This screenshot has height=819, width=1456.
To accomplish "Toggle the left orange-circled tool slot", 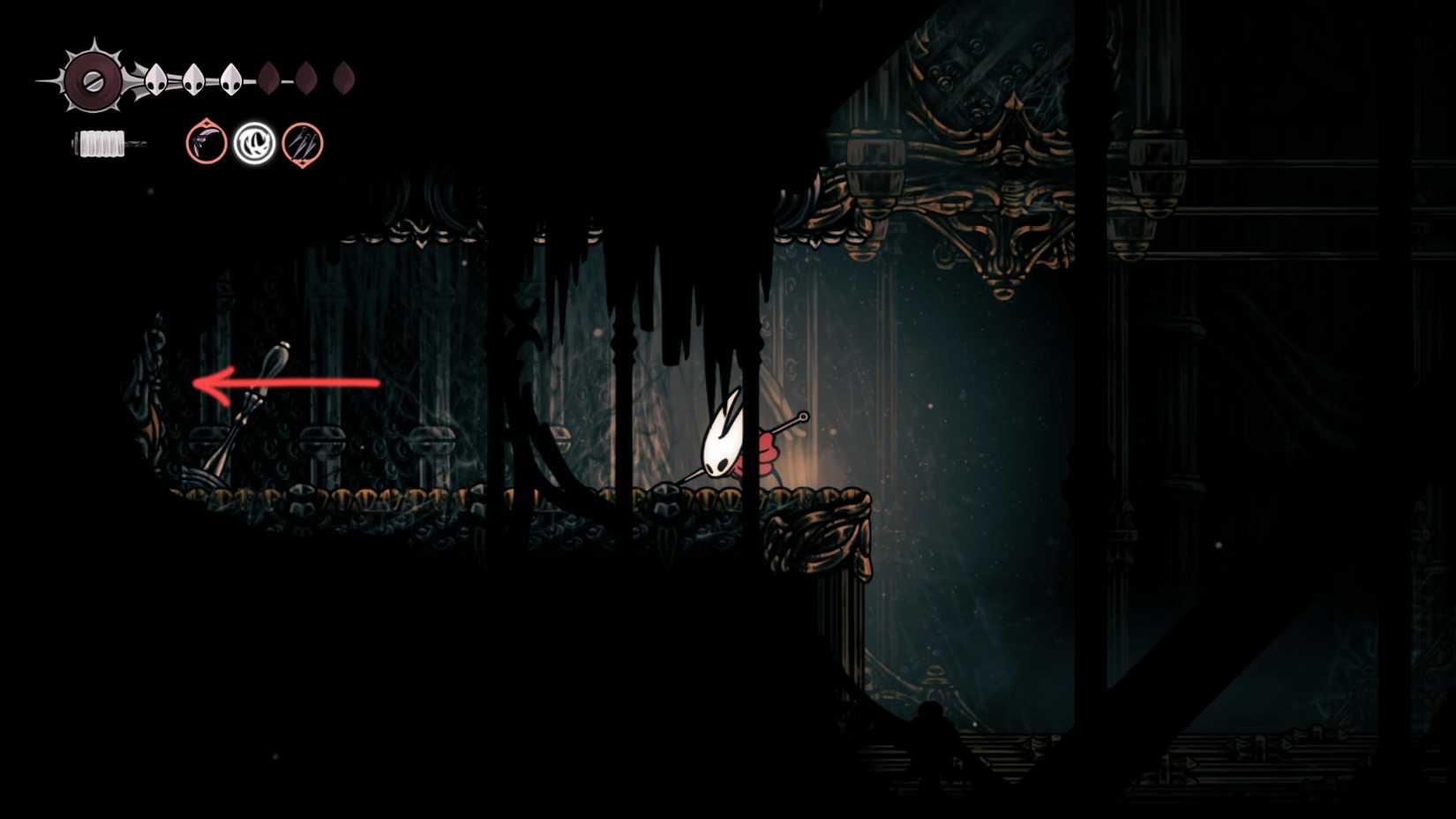I will tap(205, 144).
